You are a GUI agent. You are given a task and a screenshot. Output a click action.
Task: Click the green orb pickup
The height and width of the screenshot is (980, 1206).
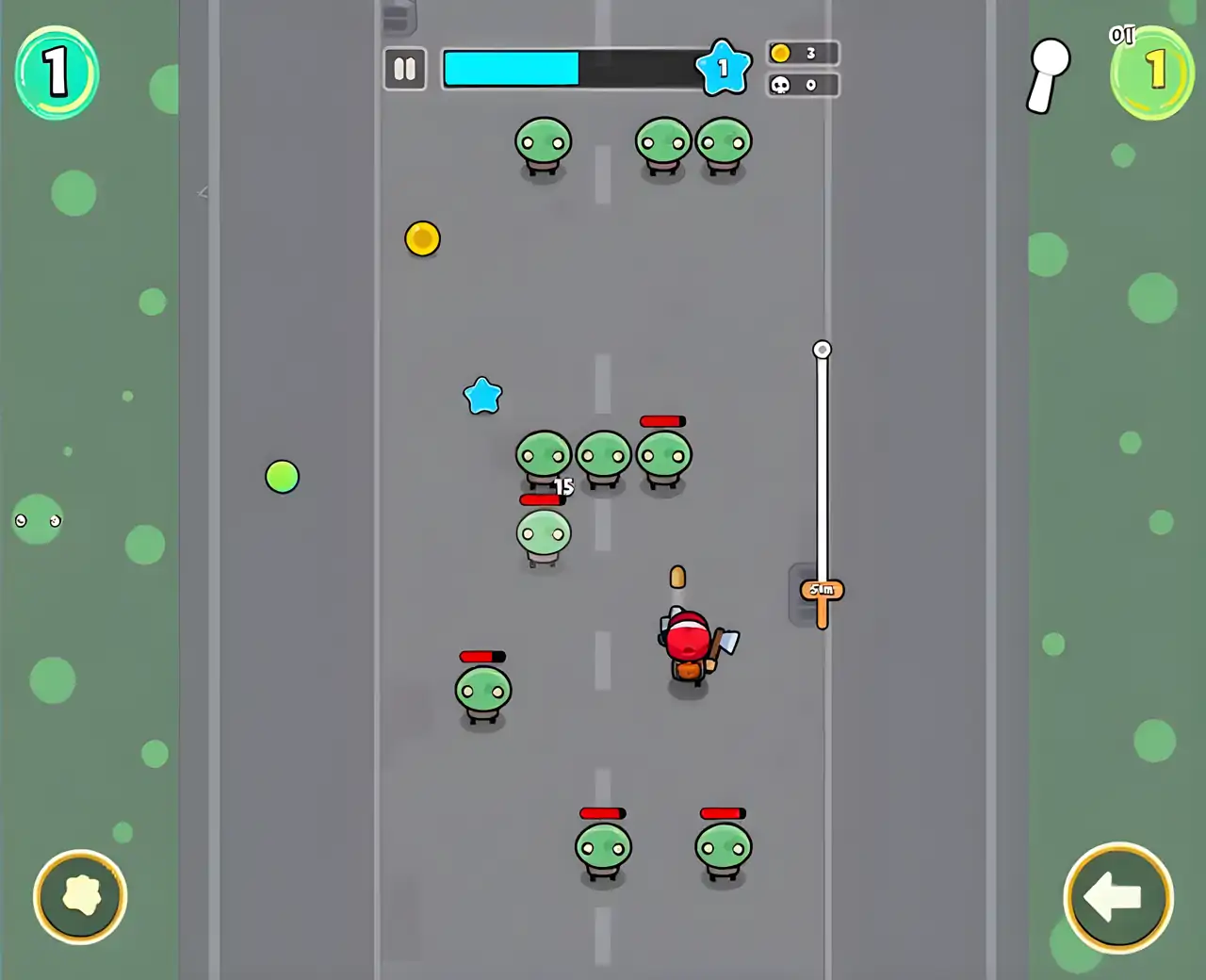tap(282, 478)
